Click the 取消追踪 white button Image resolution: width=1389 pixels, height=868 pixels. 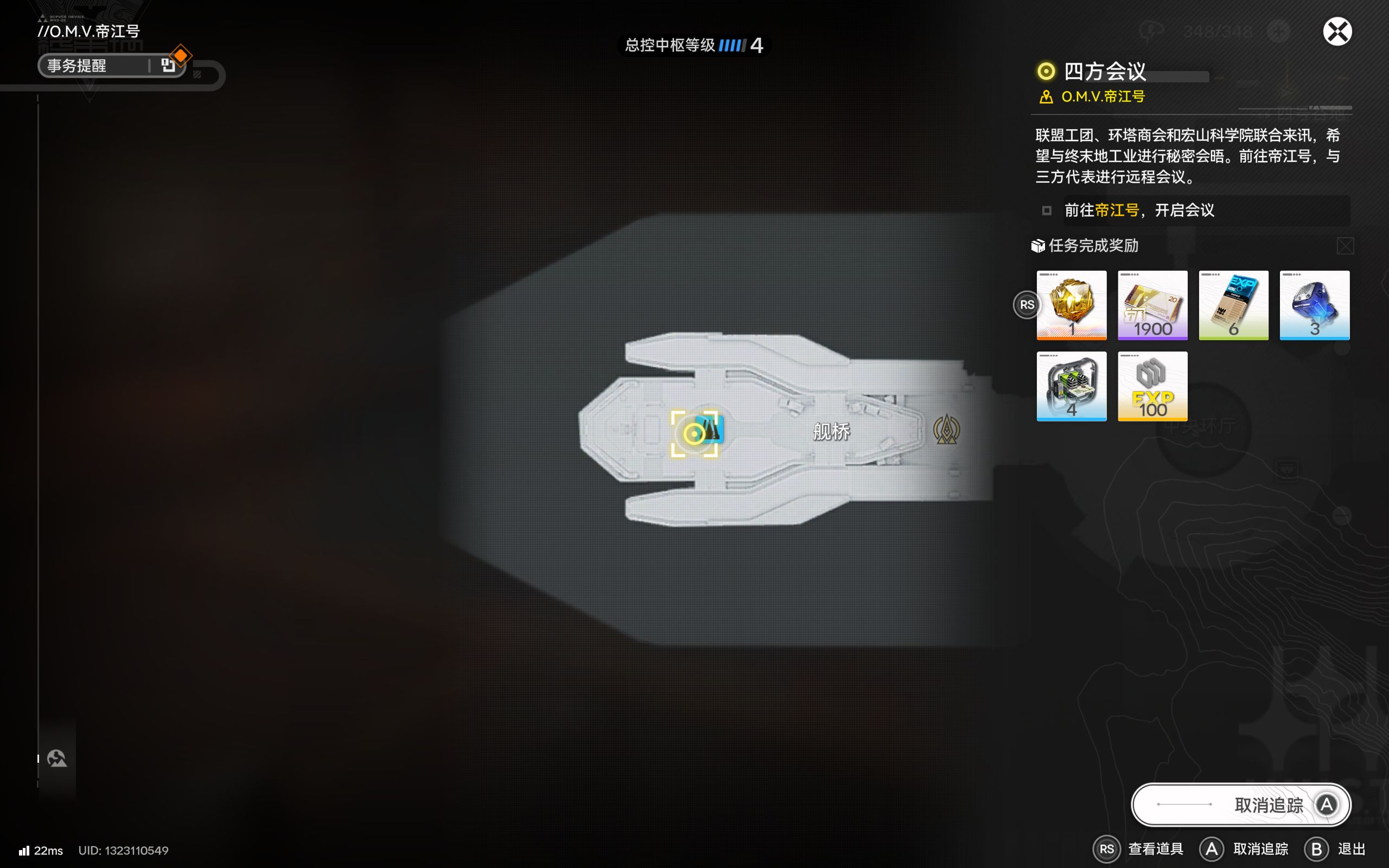pos(1240,805)
